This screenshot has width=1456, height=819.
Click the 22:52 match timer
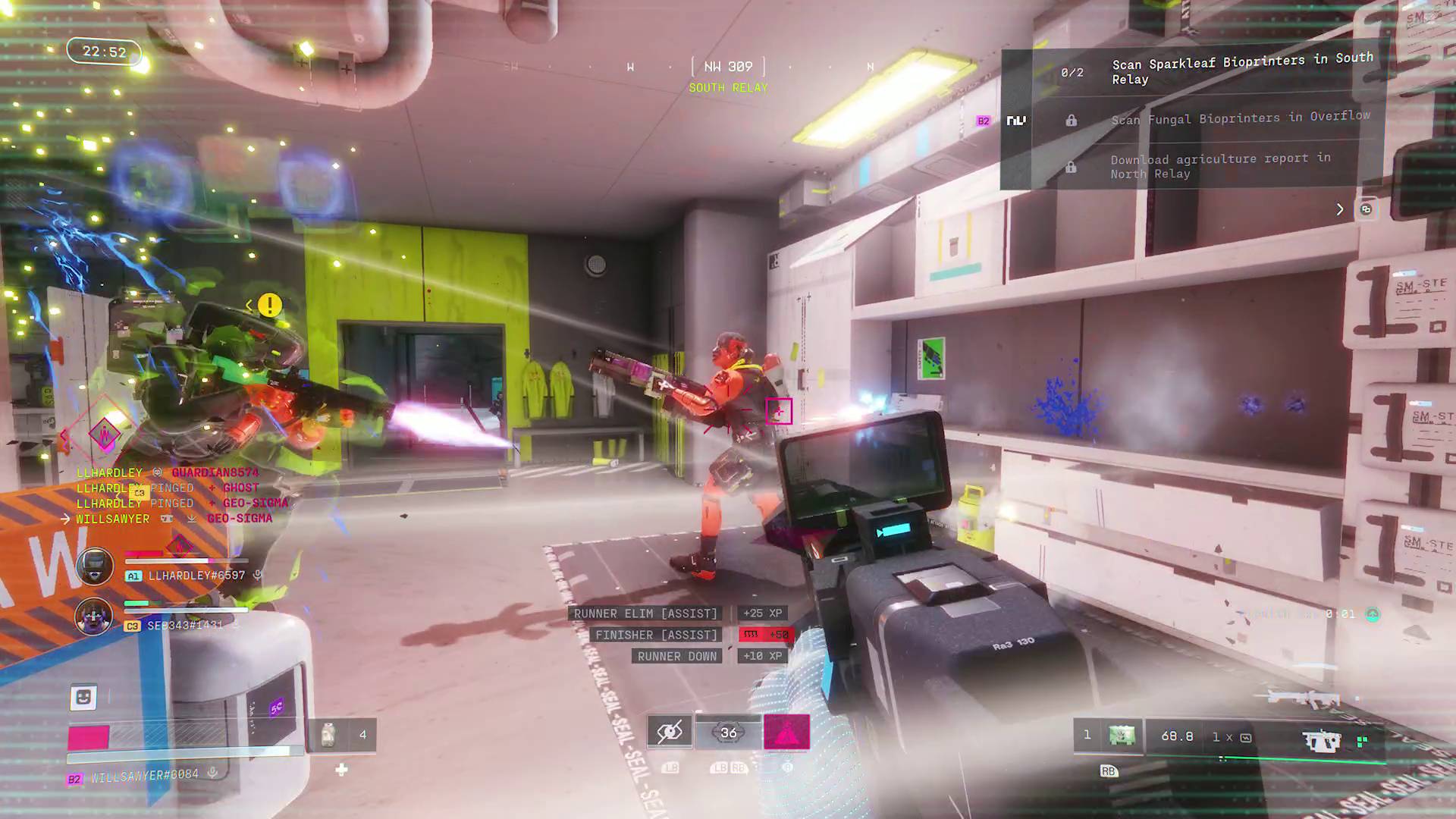pos(104,52)
